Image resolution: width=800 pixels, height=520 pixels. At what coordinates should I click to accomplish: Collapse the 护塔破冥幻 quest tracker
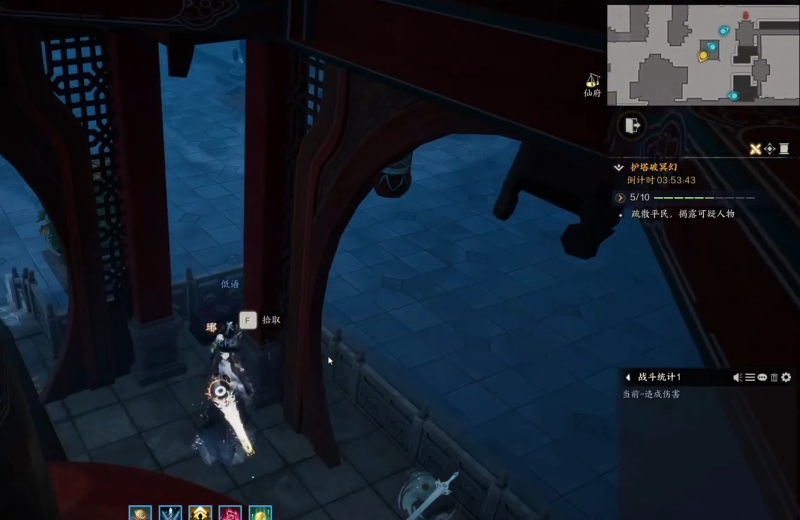(x=620, y=167)
